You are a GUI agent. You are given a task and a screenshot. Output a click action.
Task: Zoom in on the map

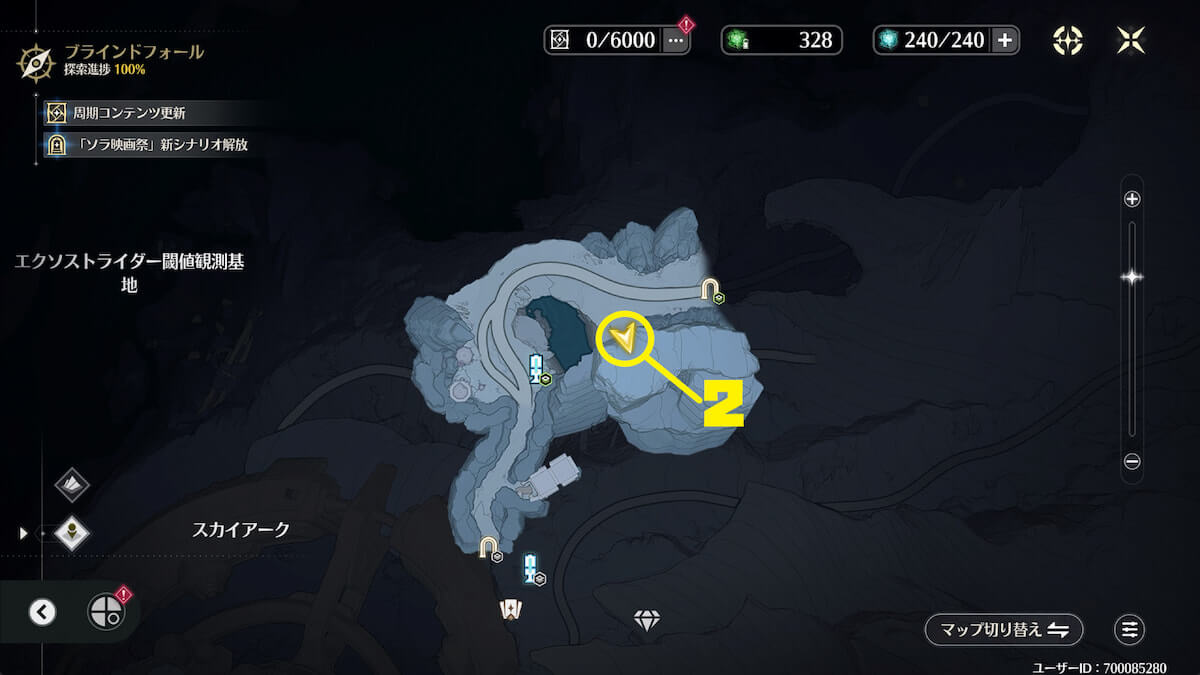coord(1132,199)
